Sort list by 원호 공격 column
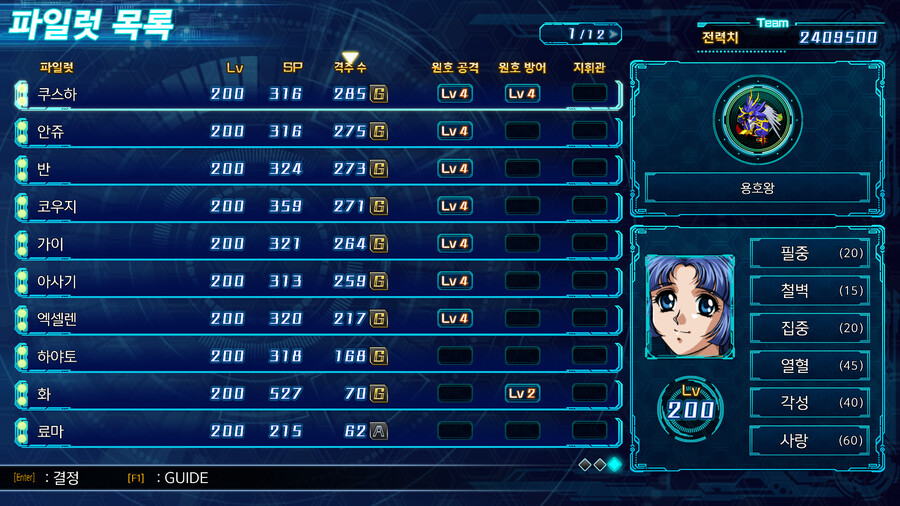 455,68
